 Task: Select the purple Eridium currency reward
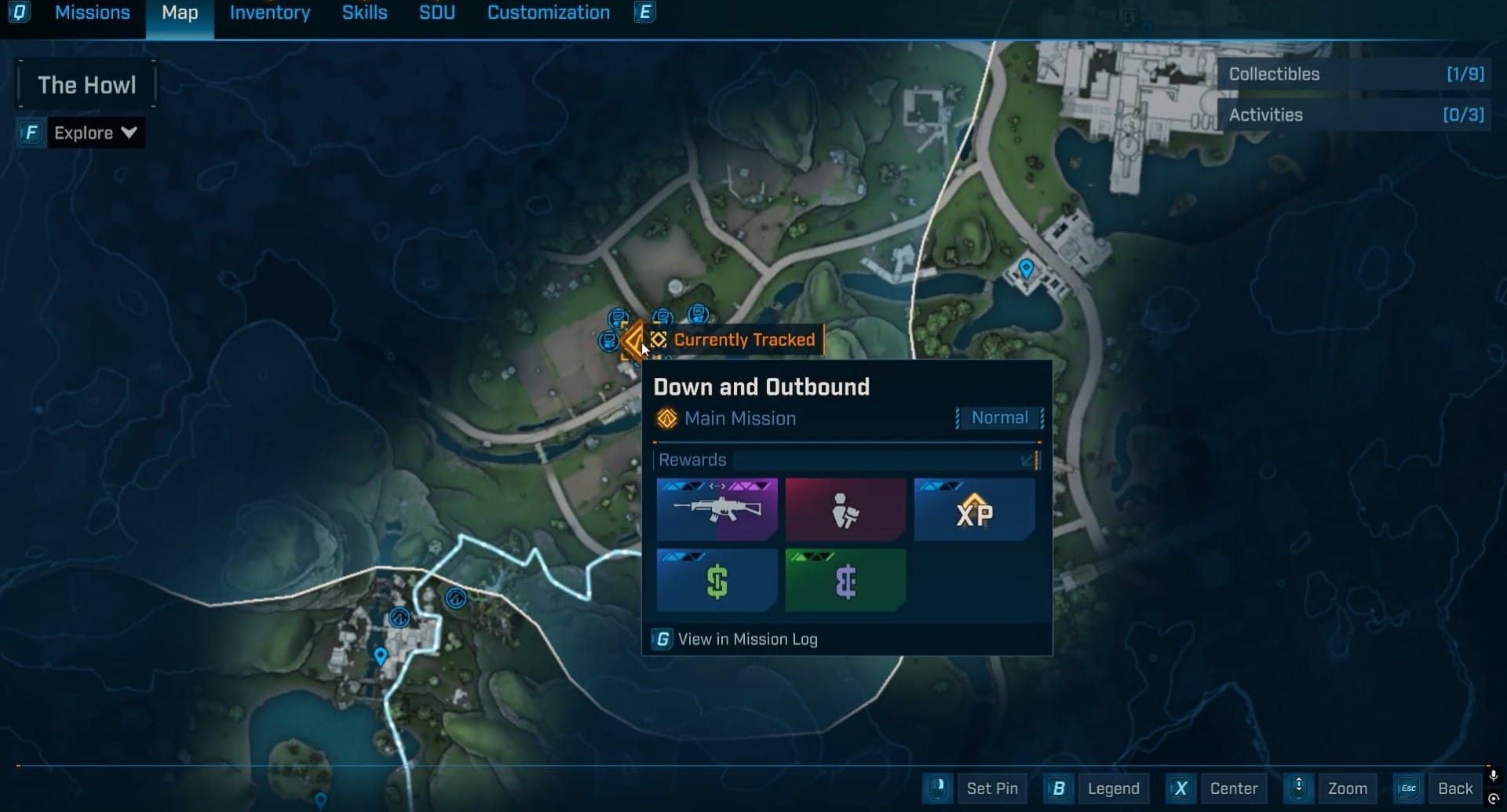(845, 581)
